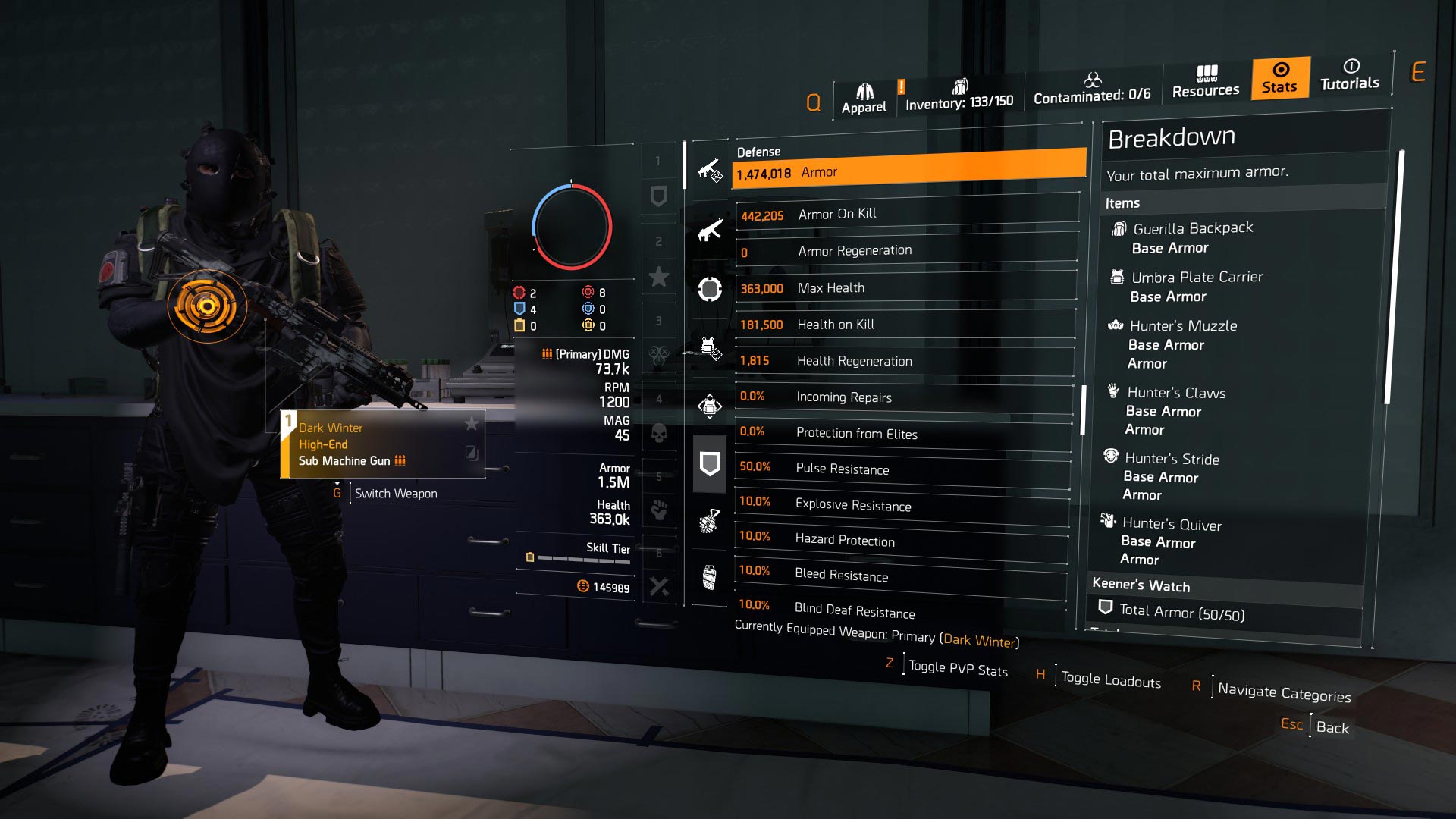Select the crossed-swords icon on slot 6

659,584
